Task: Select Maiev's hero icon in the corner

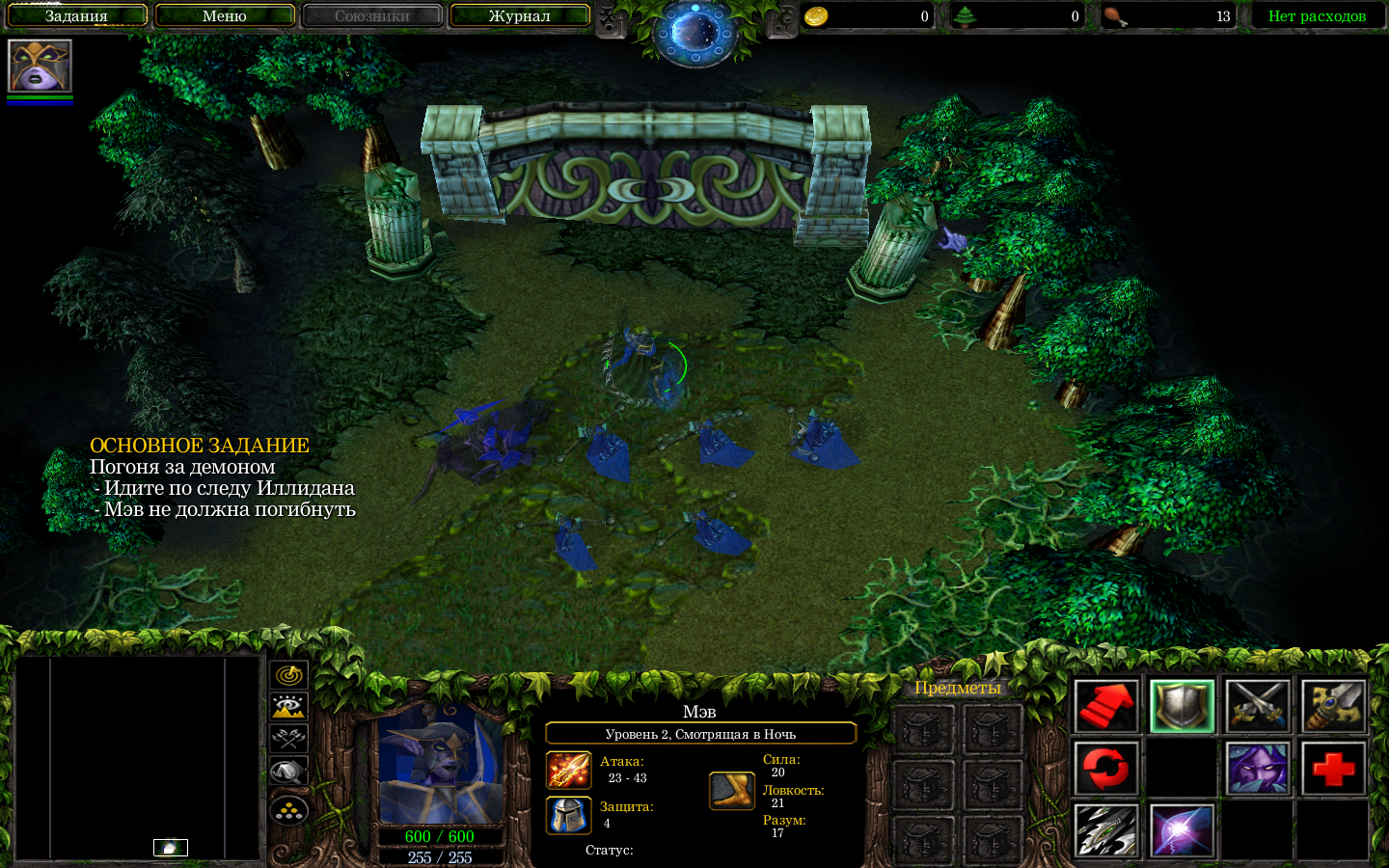Action: [40, 66]
